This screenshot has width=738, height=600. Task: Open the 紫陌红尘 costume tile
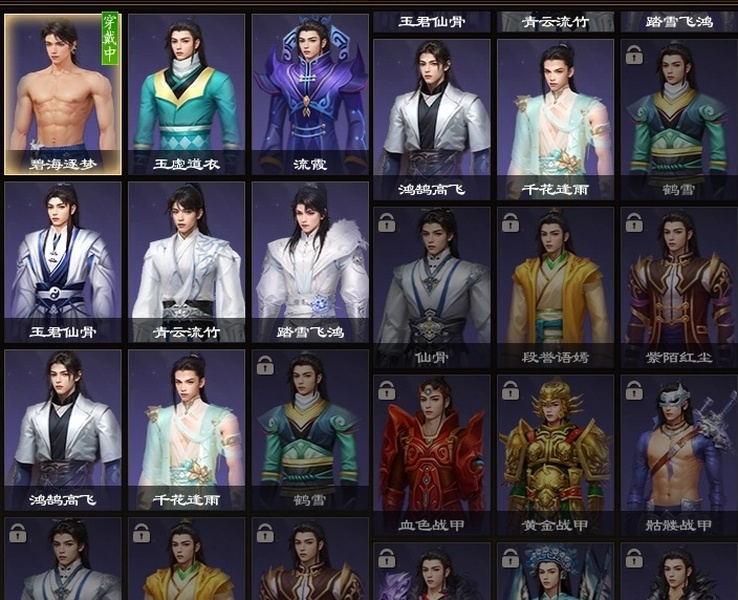[679, 286]
